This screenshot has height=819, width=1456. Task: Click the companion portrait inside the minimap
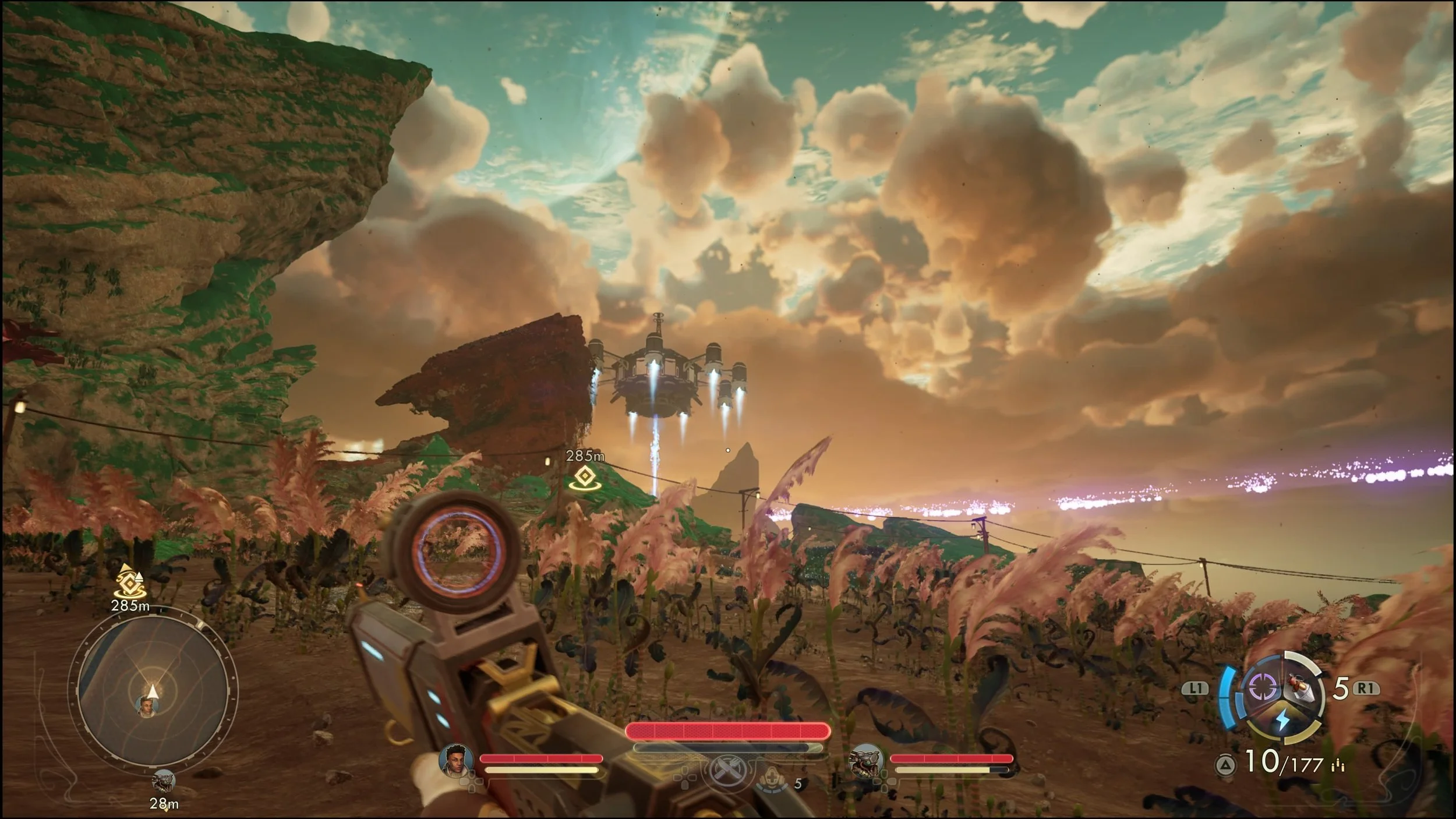(x=146, y=705)
